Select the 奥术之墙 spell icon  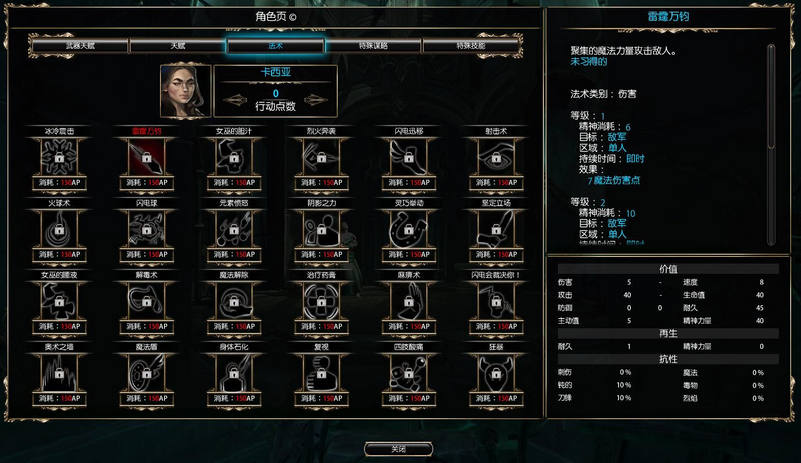(60, 373)
